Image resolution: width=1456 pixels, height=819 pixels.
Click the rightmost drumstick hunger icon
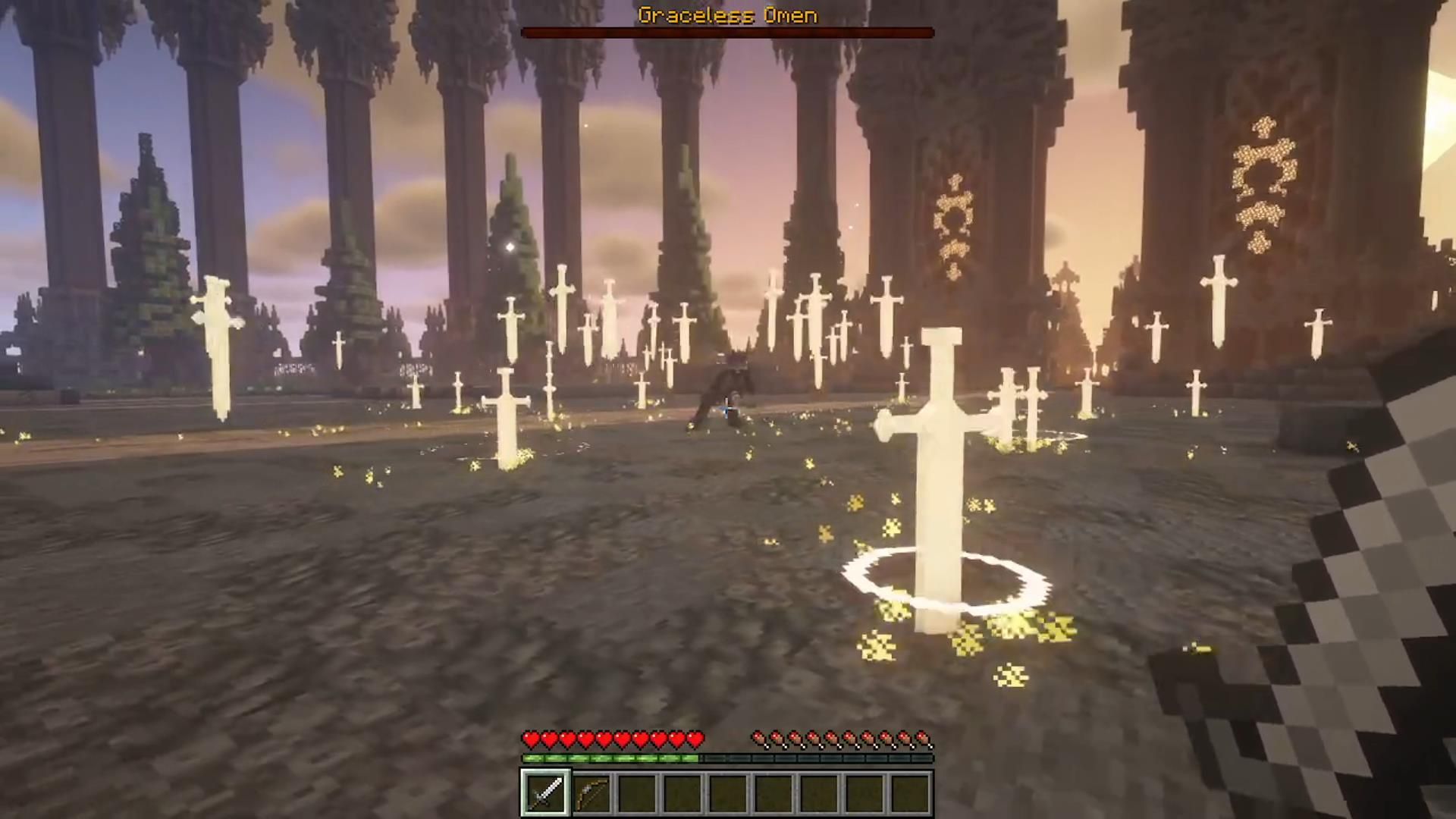coord(924,736)
